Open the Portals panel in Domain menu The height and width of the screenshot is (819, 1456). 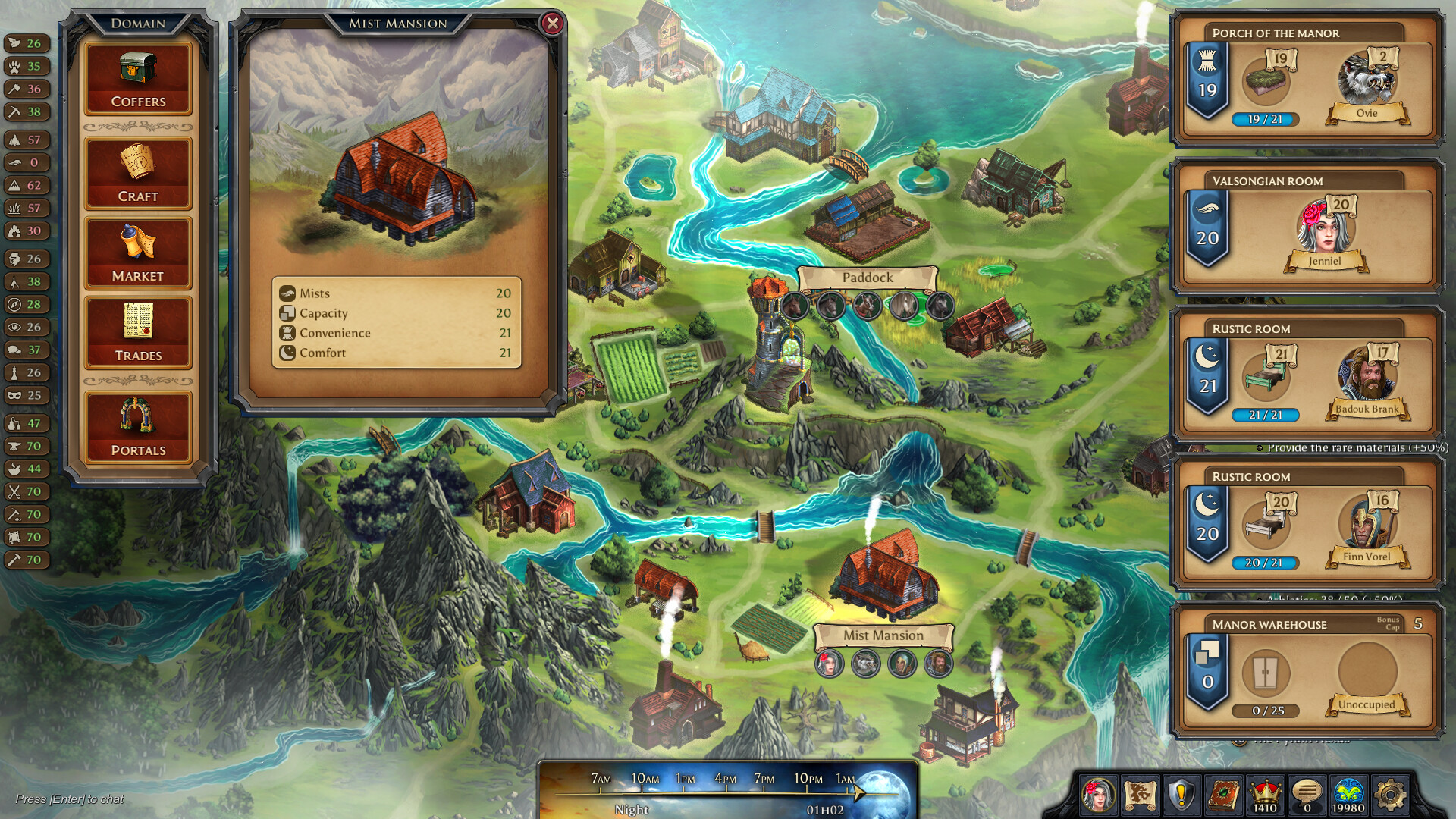click(x=138, y=425)
